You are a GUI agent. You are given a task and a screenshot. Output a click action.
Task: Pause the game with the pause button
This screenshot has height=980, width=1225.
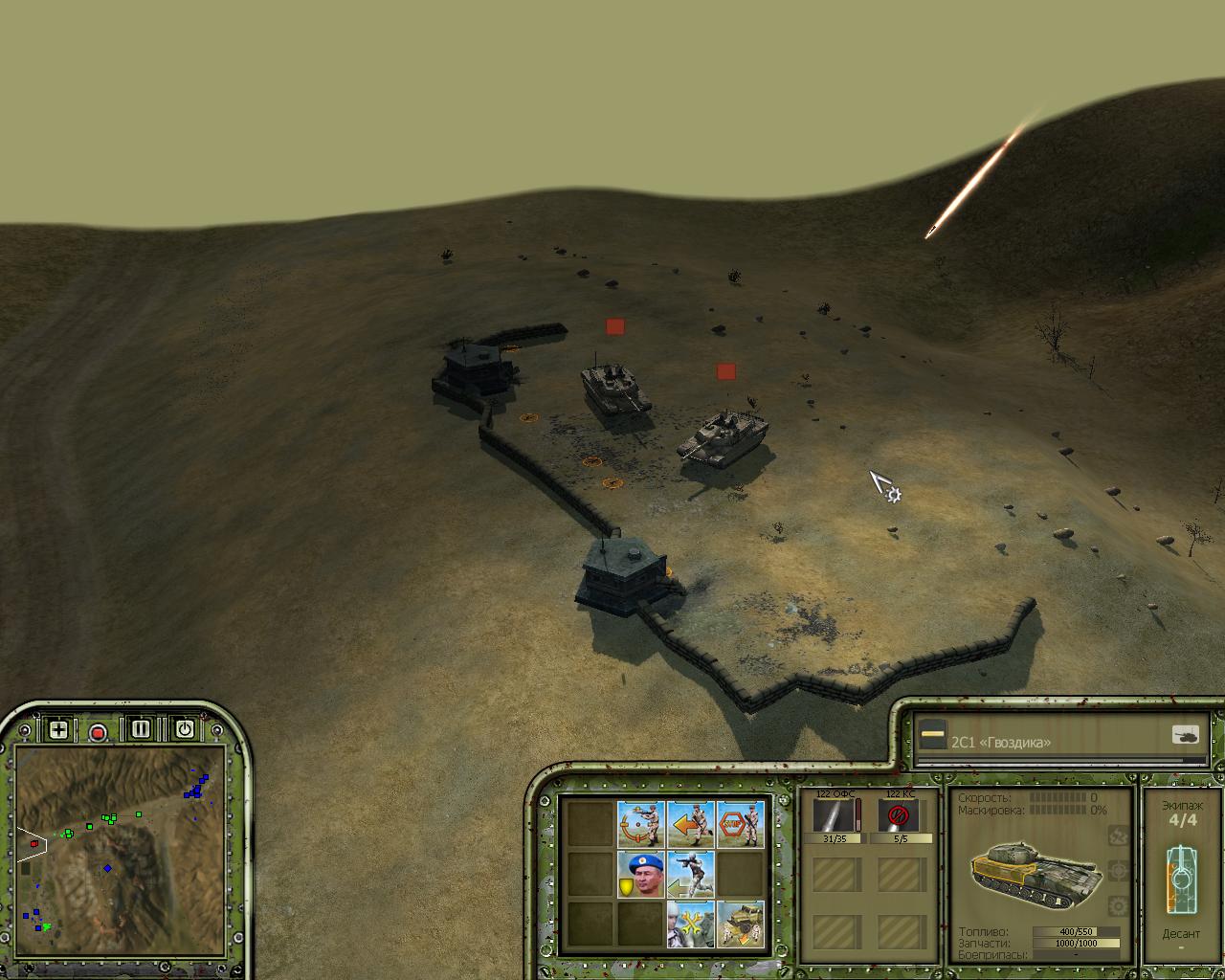tap(141, 729)
